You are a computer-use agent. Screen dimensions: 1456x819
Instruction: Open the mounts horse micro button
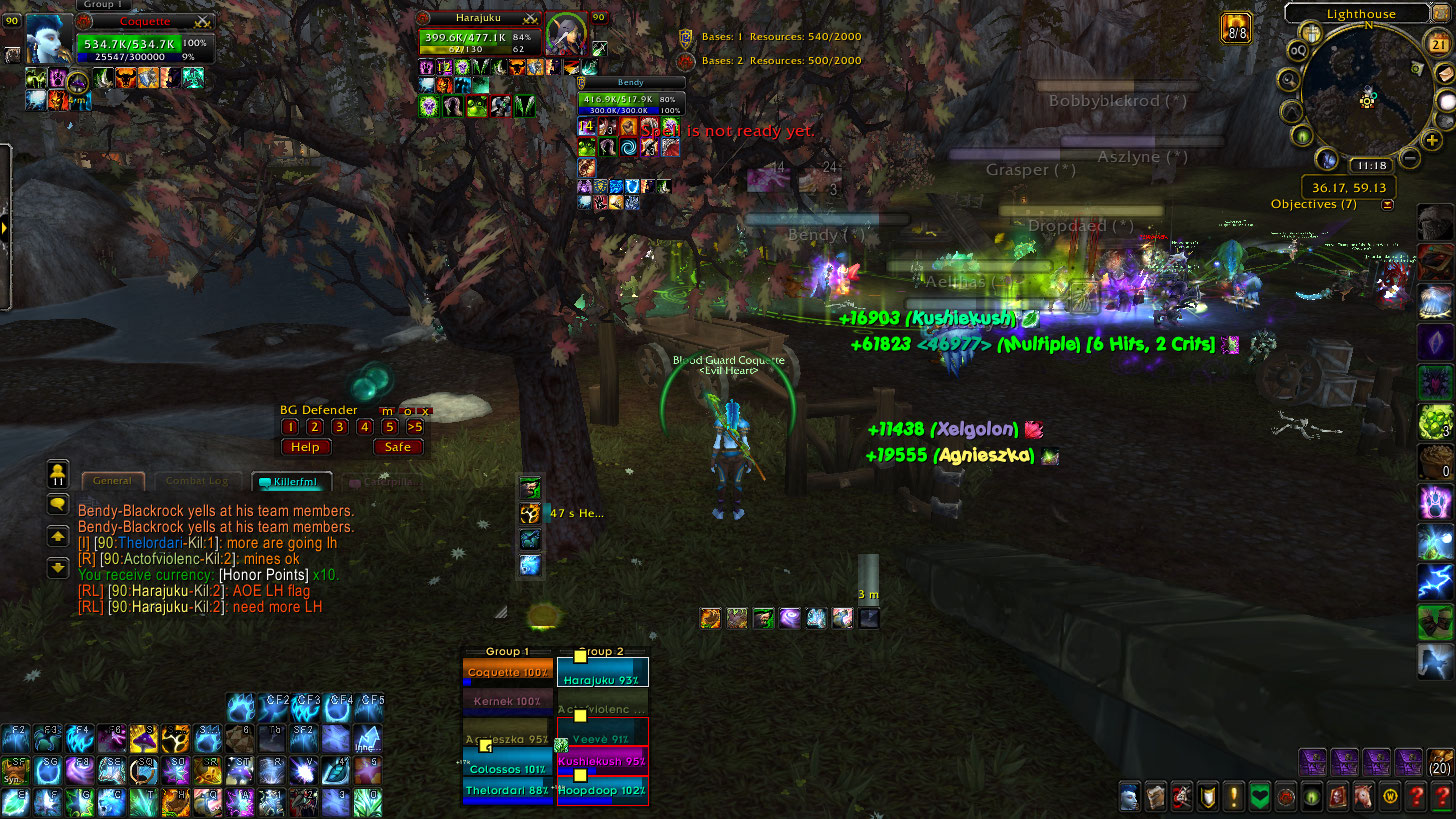(x=1362, y=796)
